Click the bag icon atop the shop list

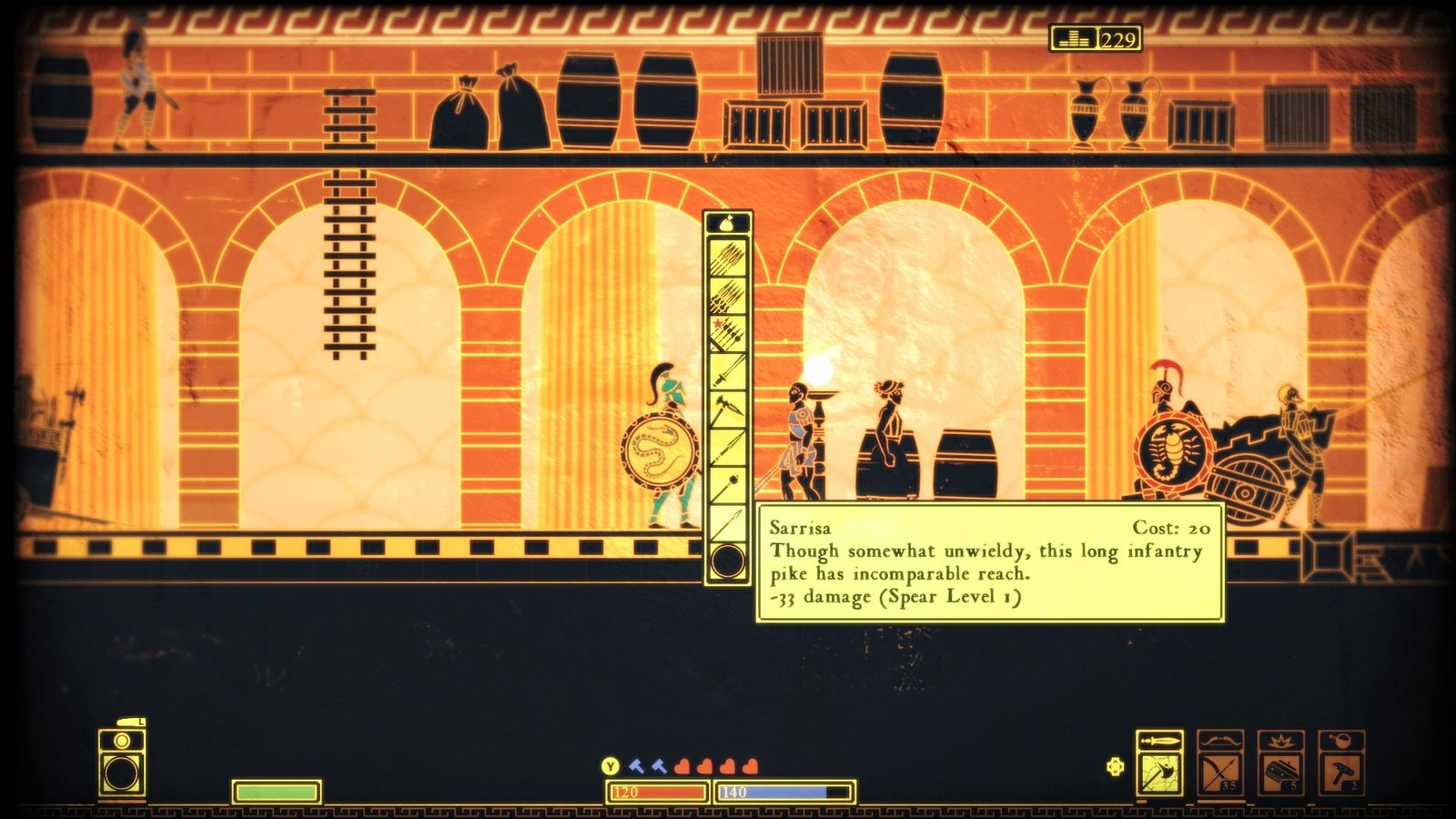(x=728, y=223)
